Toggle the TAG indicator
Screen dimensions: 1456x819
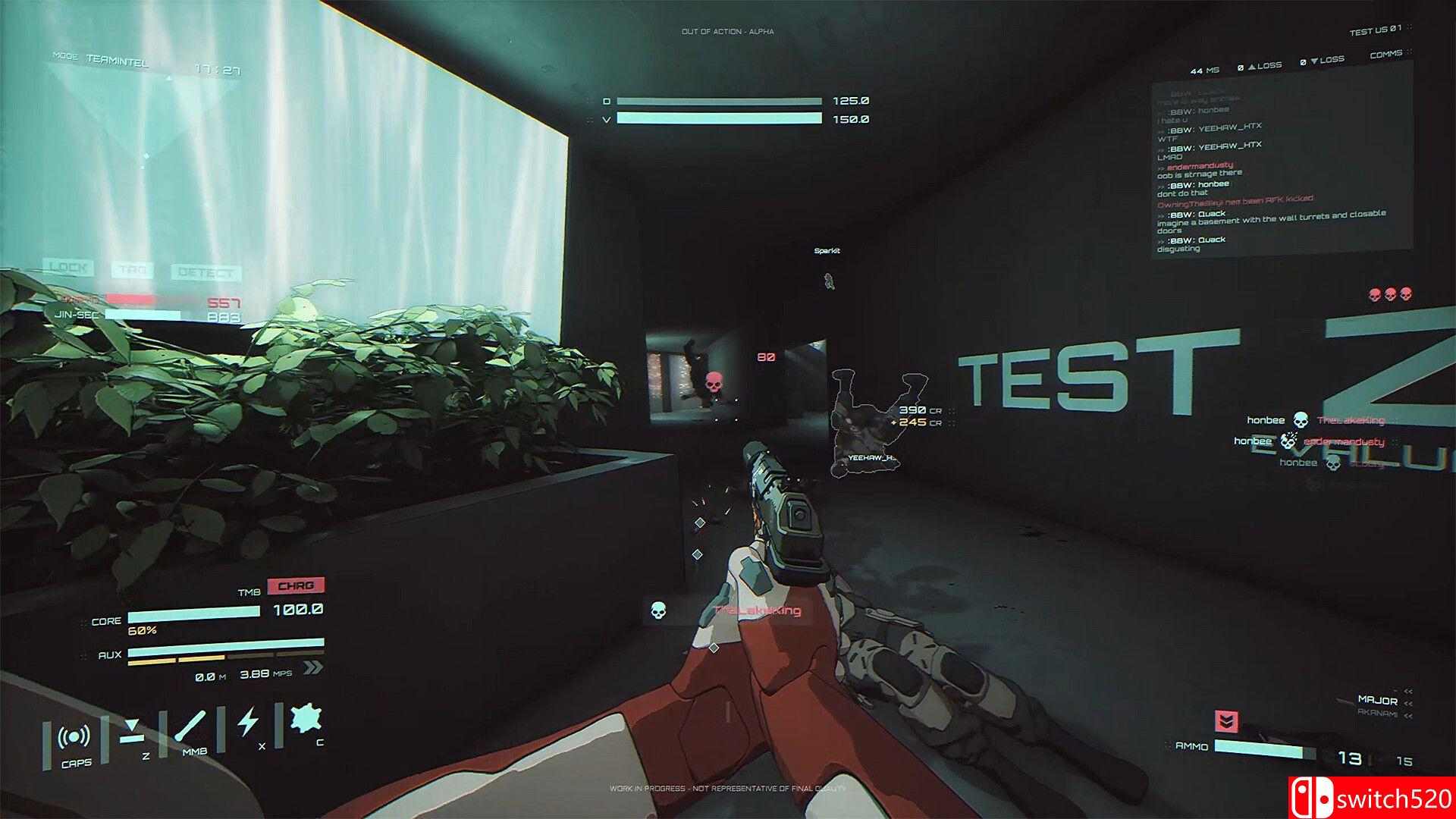133,270
